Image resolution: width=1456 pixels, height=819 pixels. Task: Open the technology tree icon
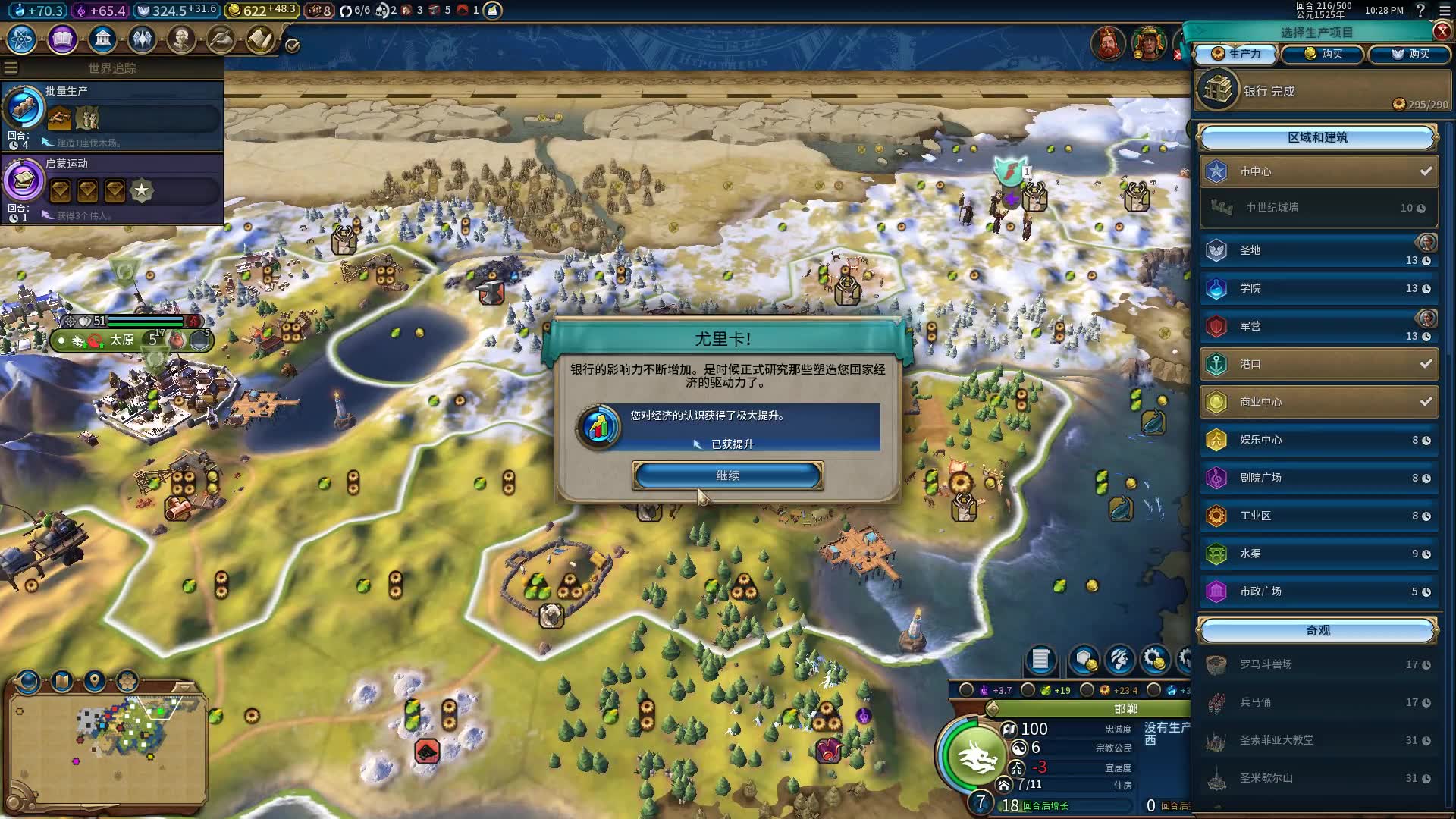22,39
